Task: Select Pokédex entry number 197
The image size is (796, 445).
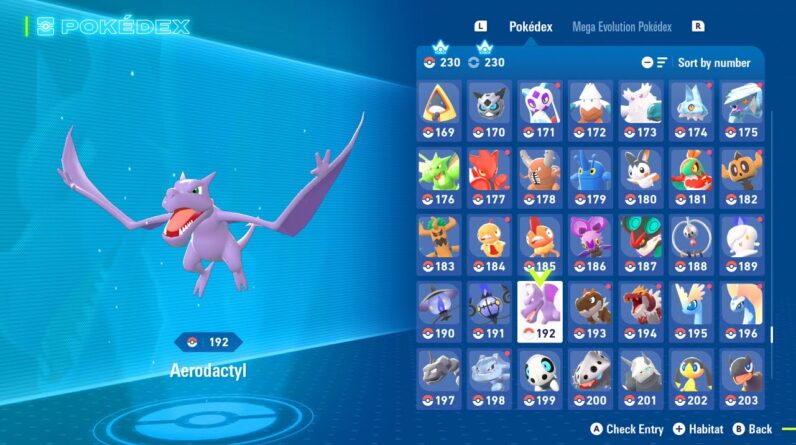Action: [438, 377]
